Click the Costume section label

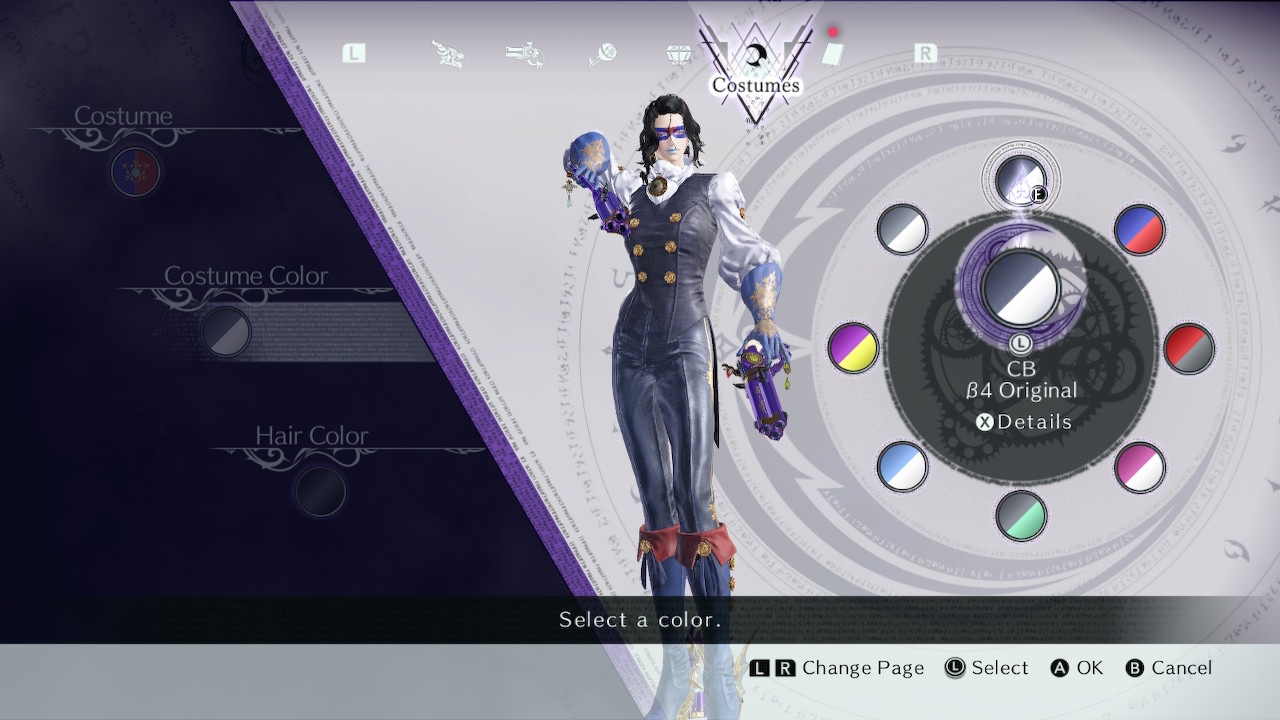coord(124,116)
